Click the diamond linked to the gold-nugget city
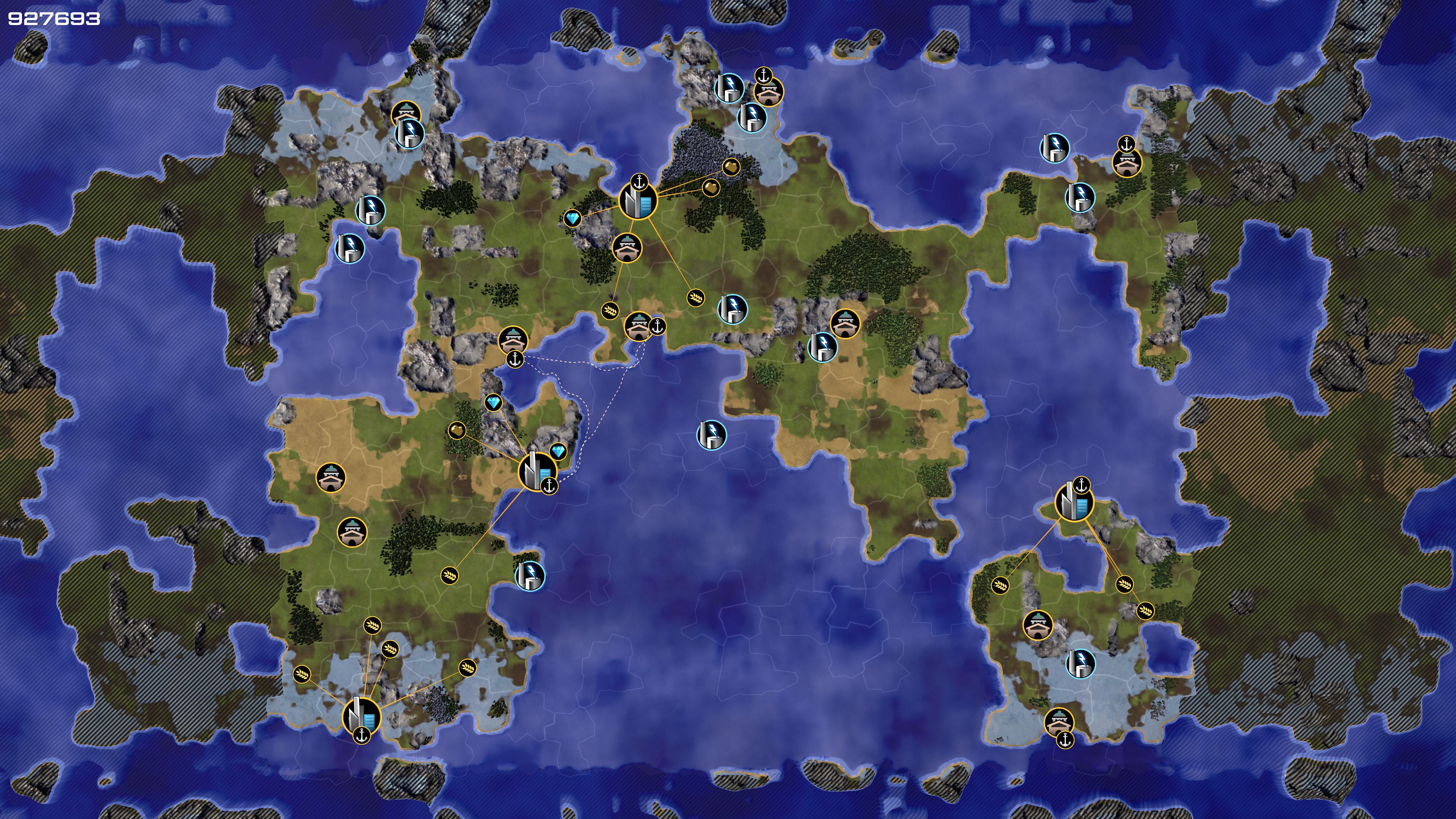The image size is (1456, 819). click(573, 219)
